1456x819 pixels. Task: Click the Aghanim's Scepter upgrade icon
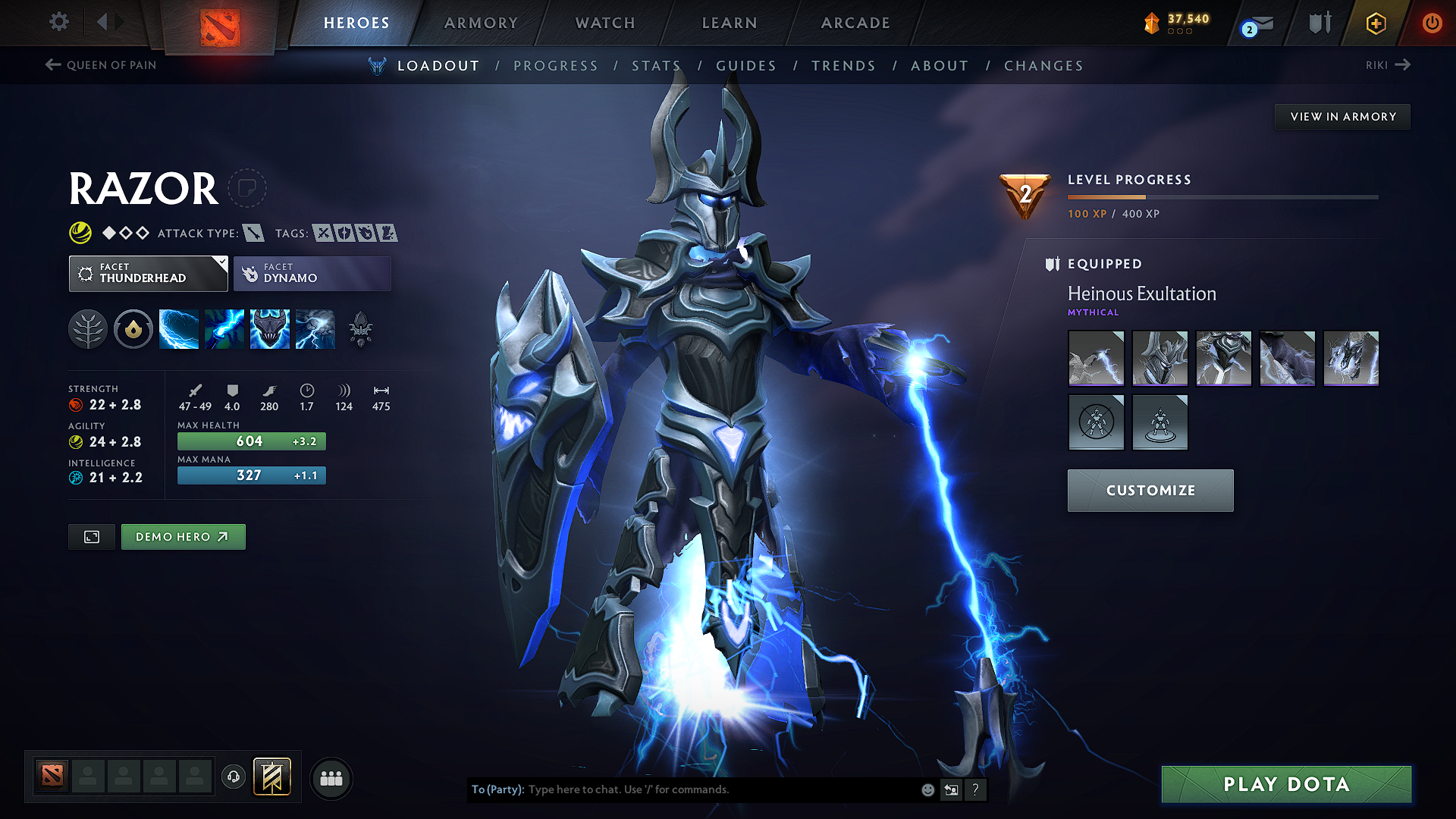tap(362, 328)
